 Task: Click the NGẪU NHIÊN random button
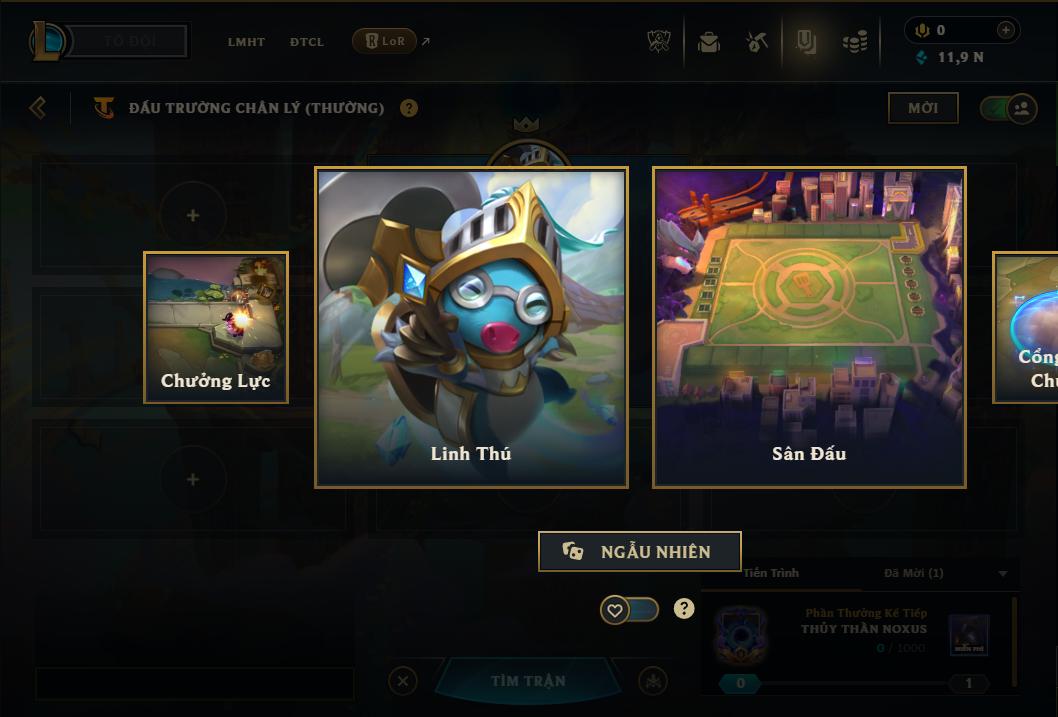click(640, 551)
